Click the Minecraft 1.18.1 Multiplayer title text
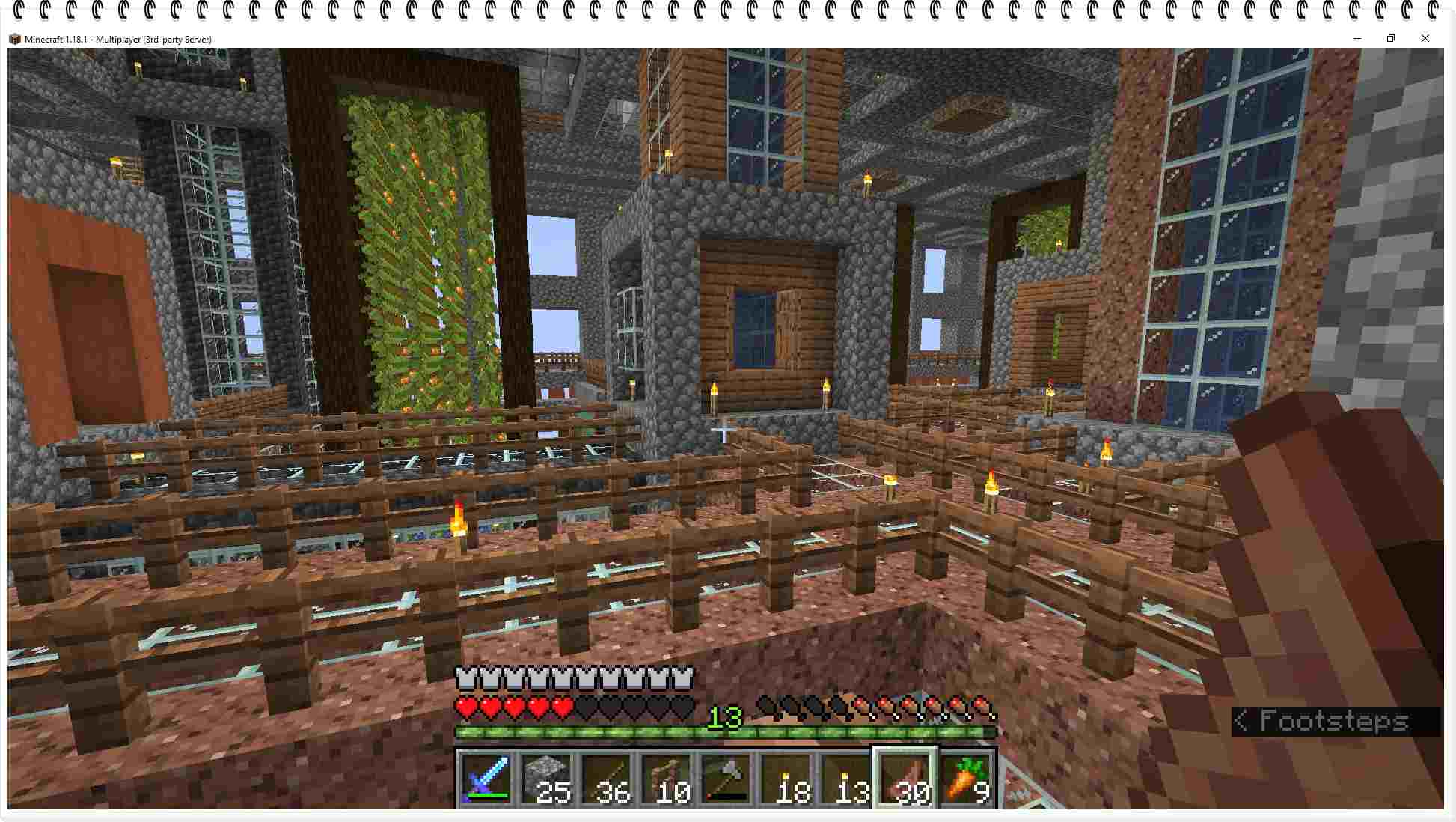This screenshot has width=1456, height=822. click(x=120, y=38)
